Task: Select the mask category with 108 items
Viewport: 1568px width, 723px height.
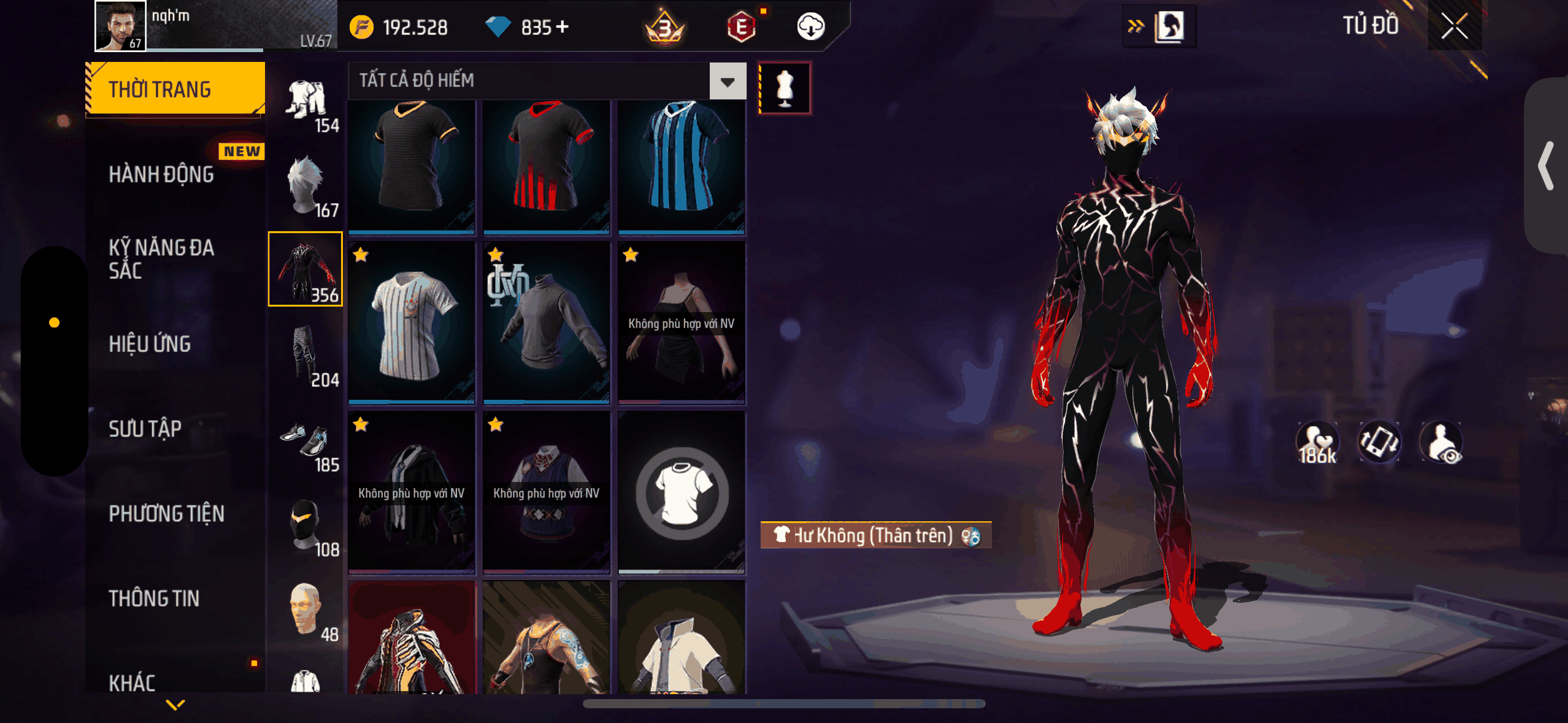Action: click(x=306, y=526)
